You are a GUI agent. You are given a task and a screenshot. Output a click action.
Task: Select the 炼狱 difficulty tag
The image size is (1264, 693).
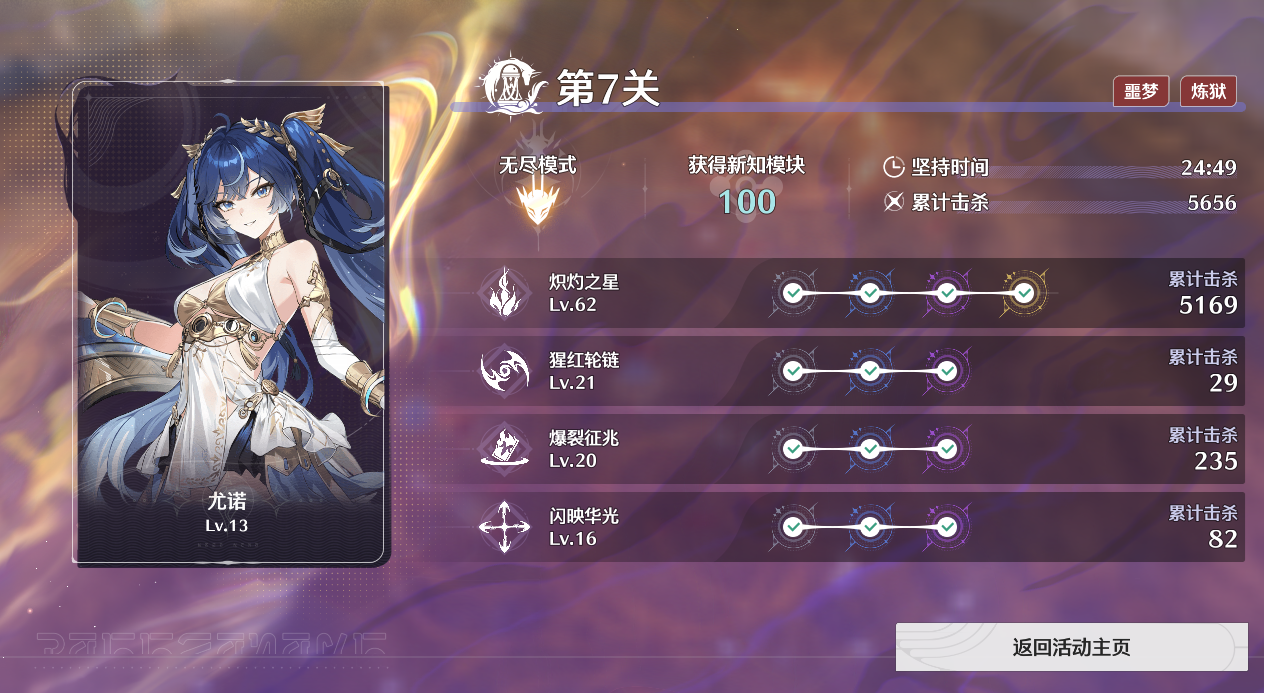click(1208, 92)
